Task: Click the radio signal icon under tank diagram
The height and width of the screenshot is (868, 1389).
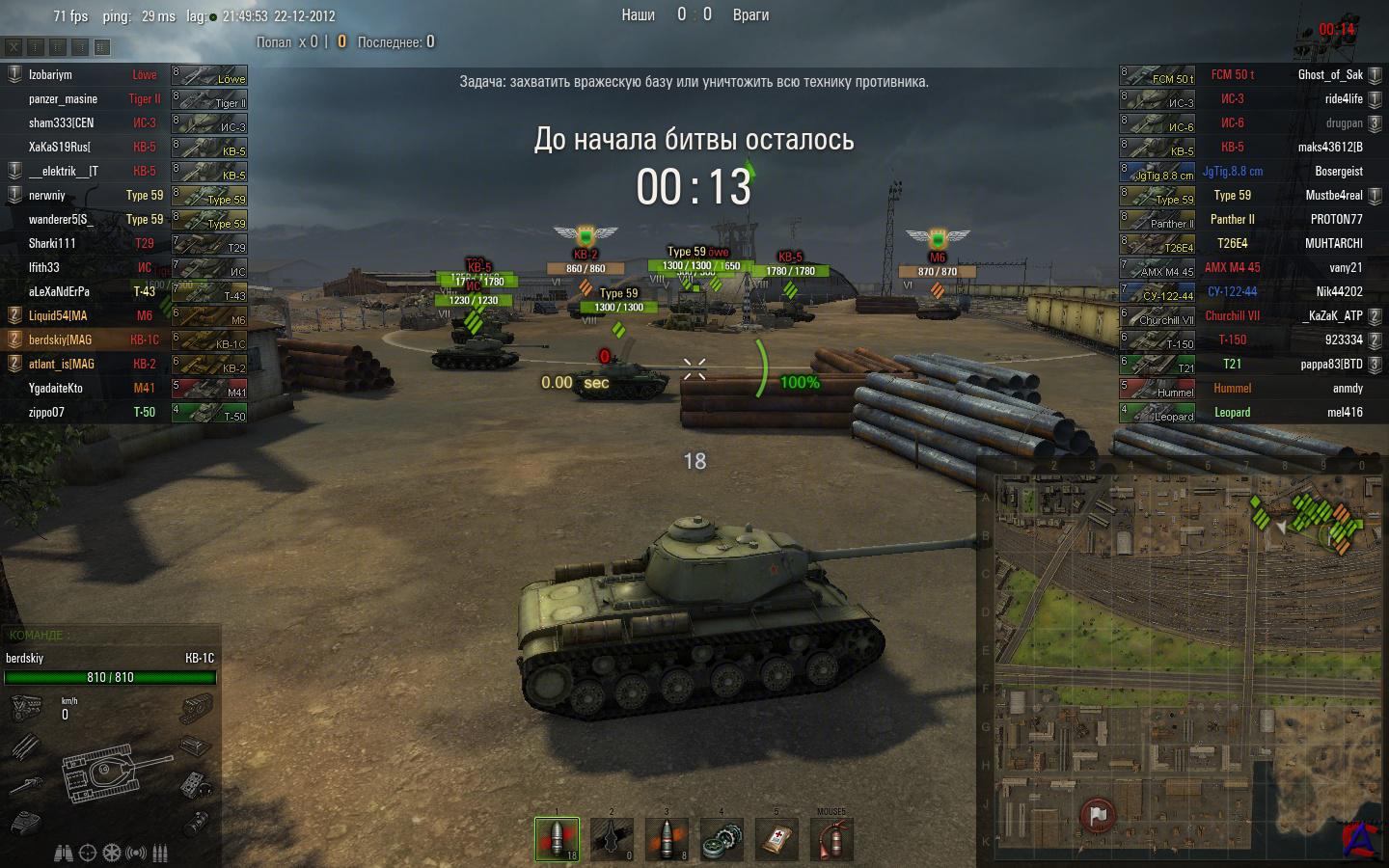Action: [137, 853]
